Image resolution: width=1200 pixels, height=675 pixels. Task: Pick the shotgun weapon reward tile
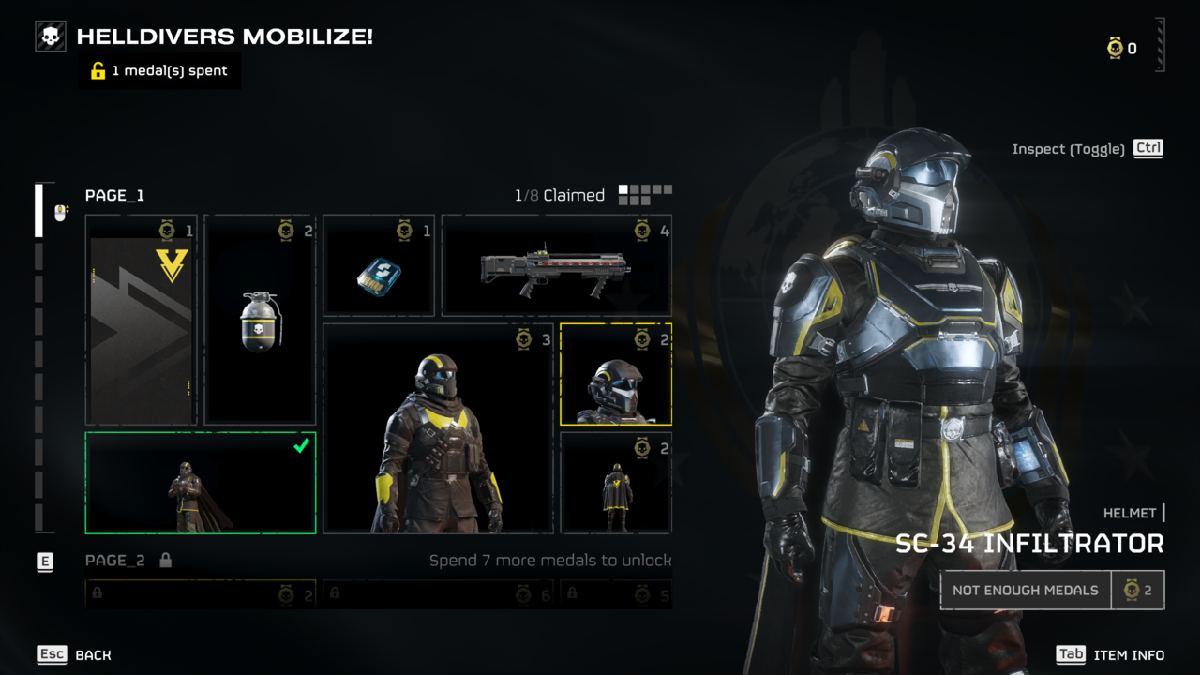tap(556, 266)
